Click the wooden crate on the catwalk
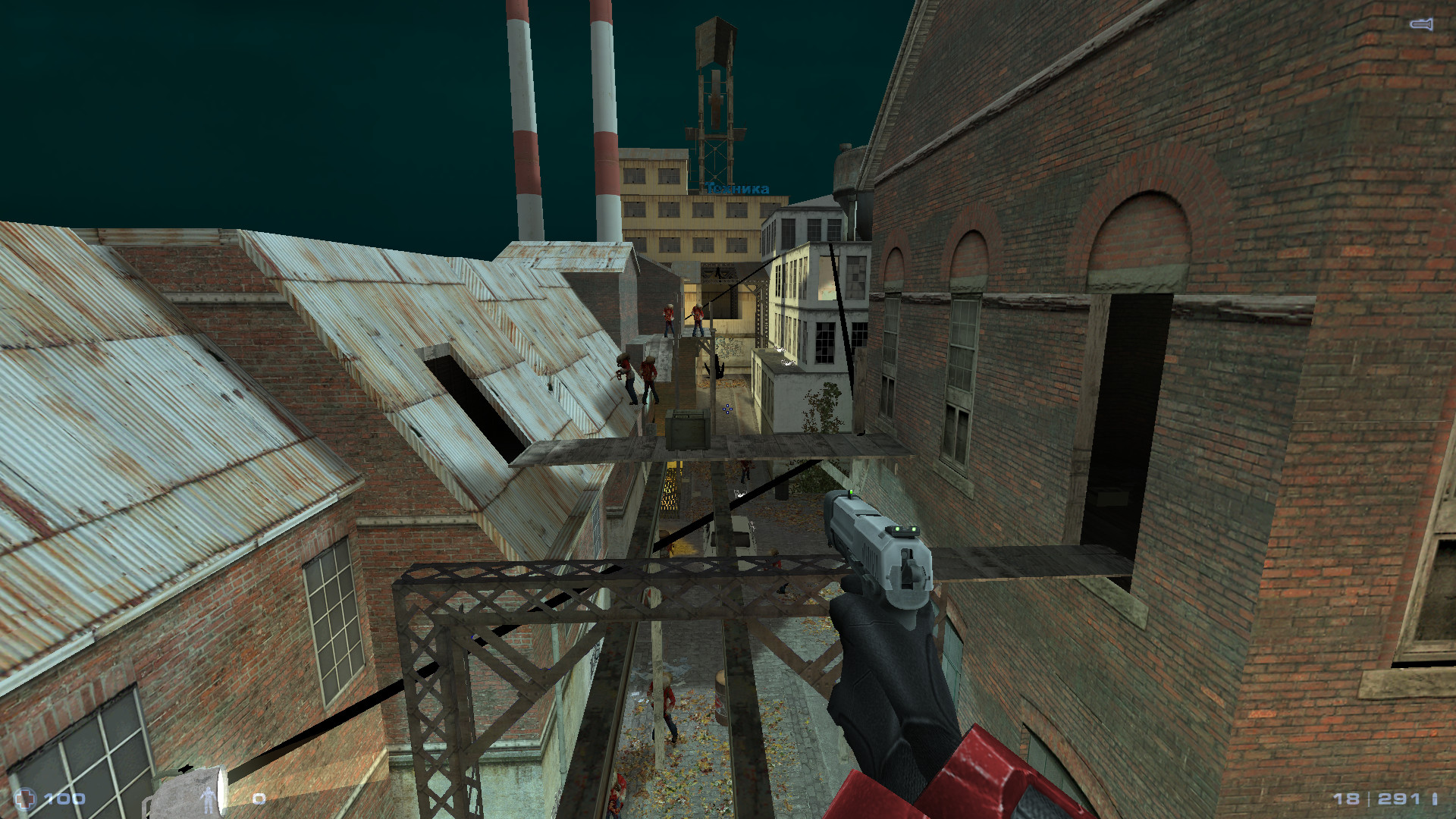 pos(687,427)
